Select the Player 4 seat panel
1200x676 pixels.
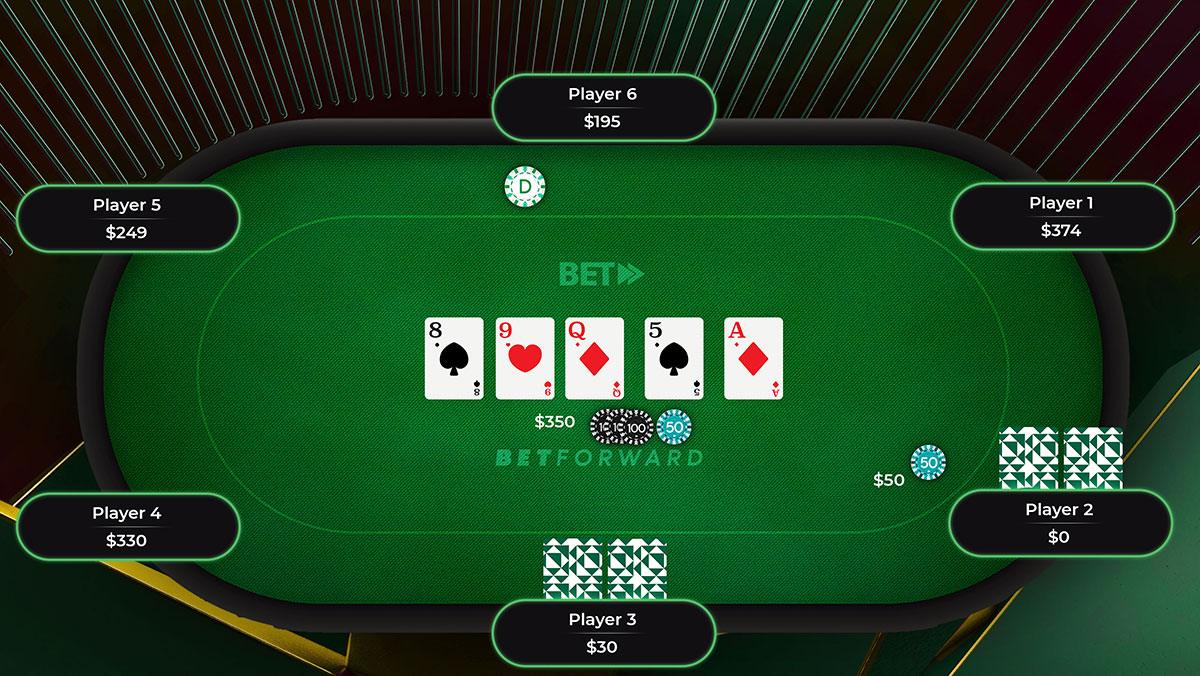127,526
